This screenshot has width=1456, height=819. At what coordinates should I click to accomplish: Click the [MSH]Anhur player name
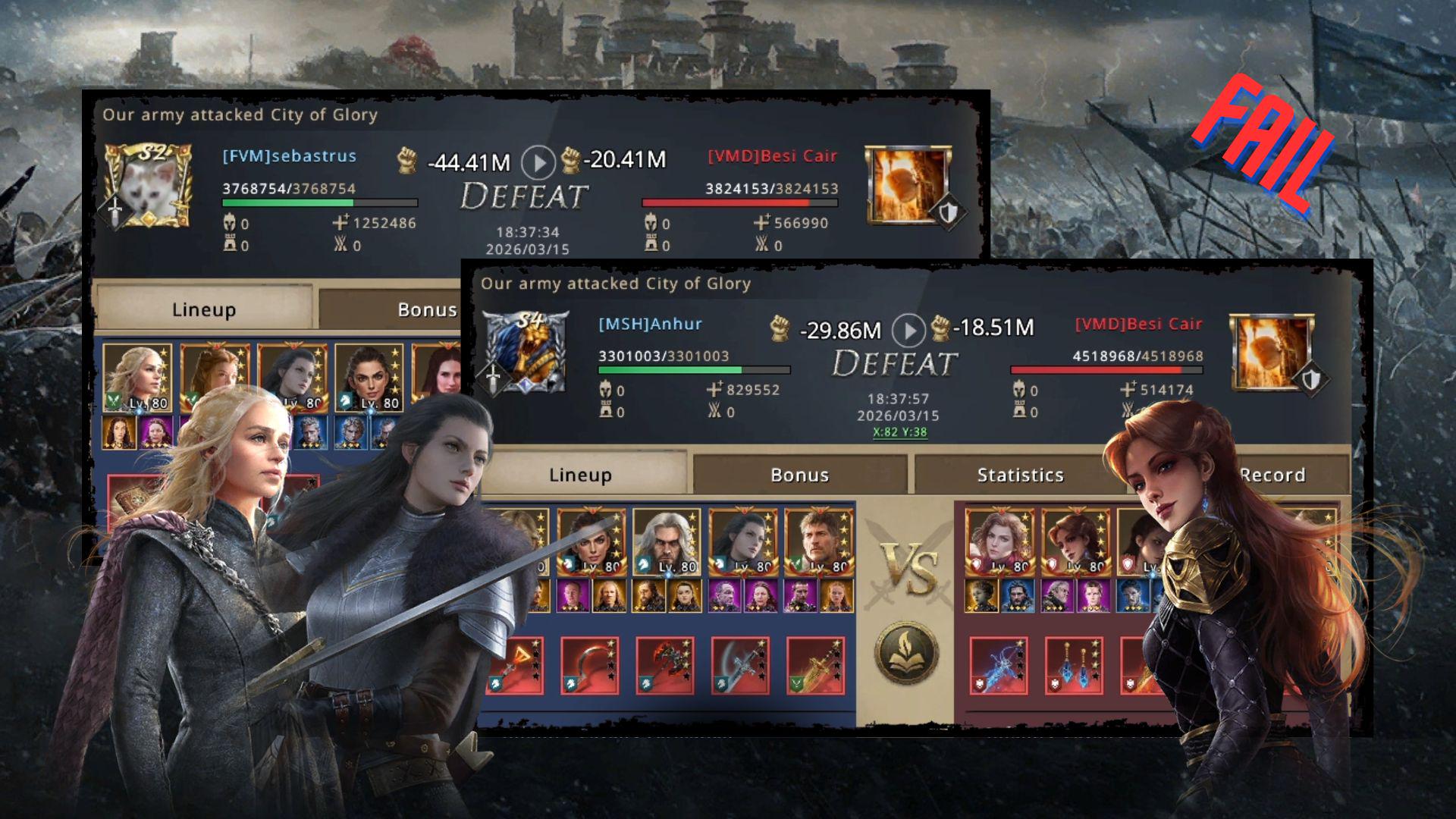tap(650, 325)
